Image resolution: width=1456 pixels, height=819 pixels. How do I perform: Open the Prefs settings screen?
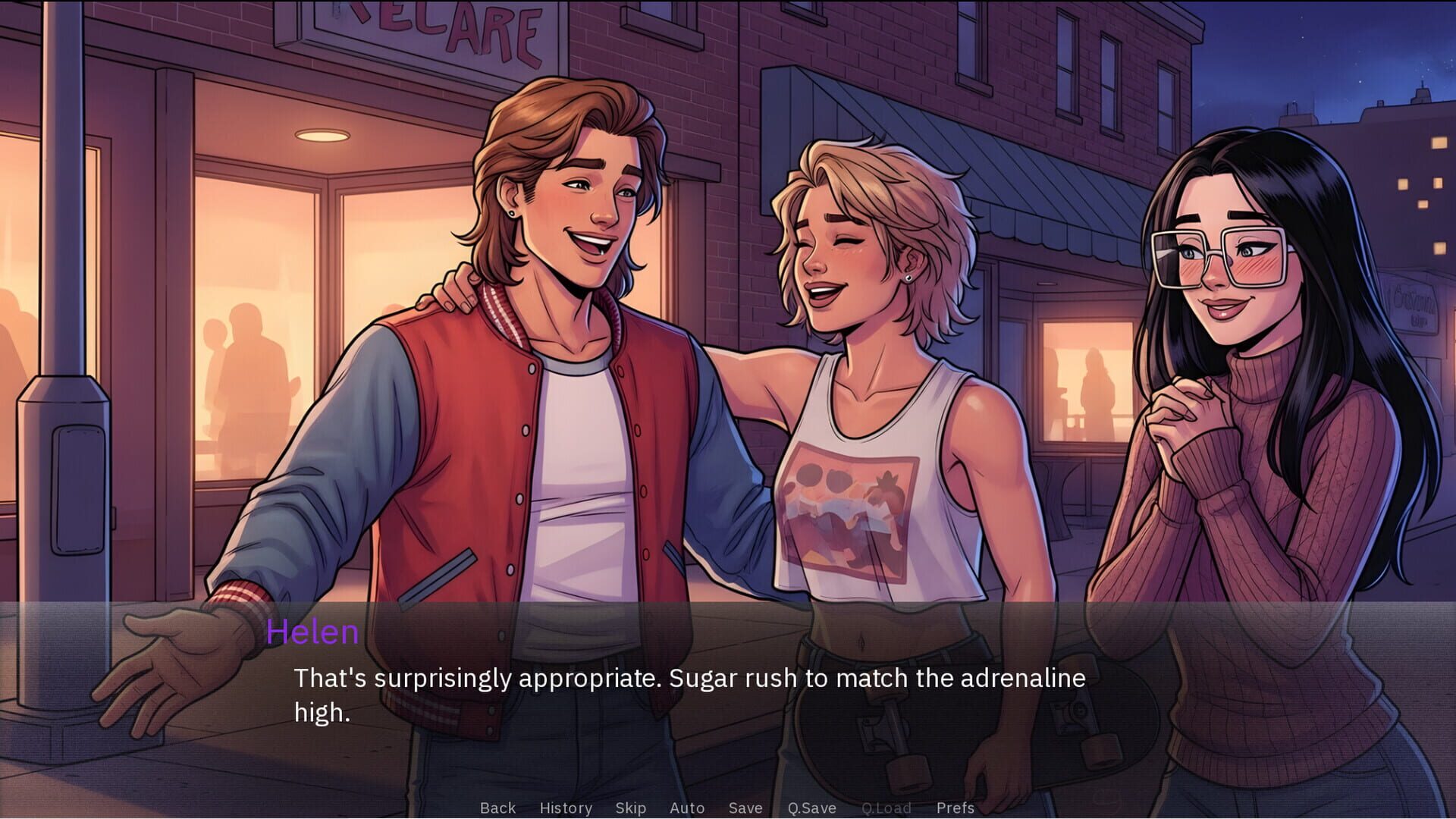[955, 808]
